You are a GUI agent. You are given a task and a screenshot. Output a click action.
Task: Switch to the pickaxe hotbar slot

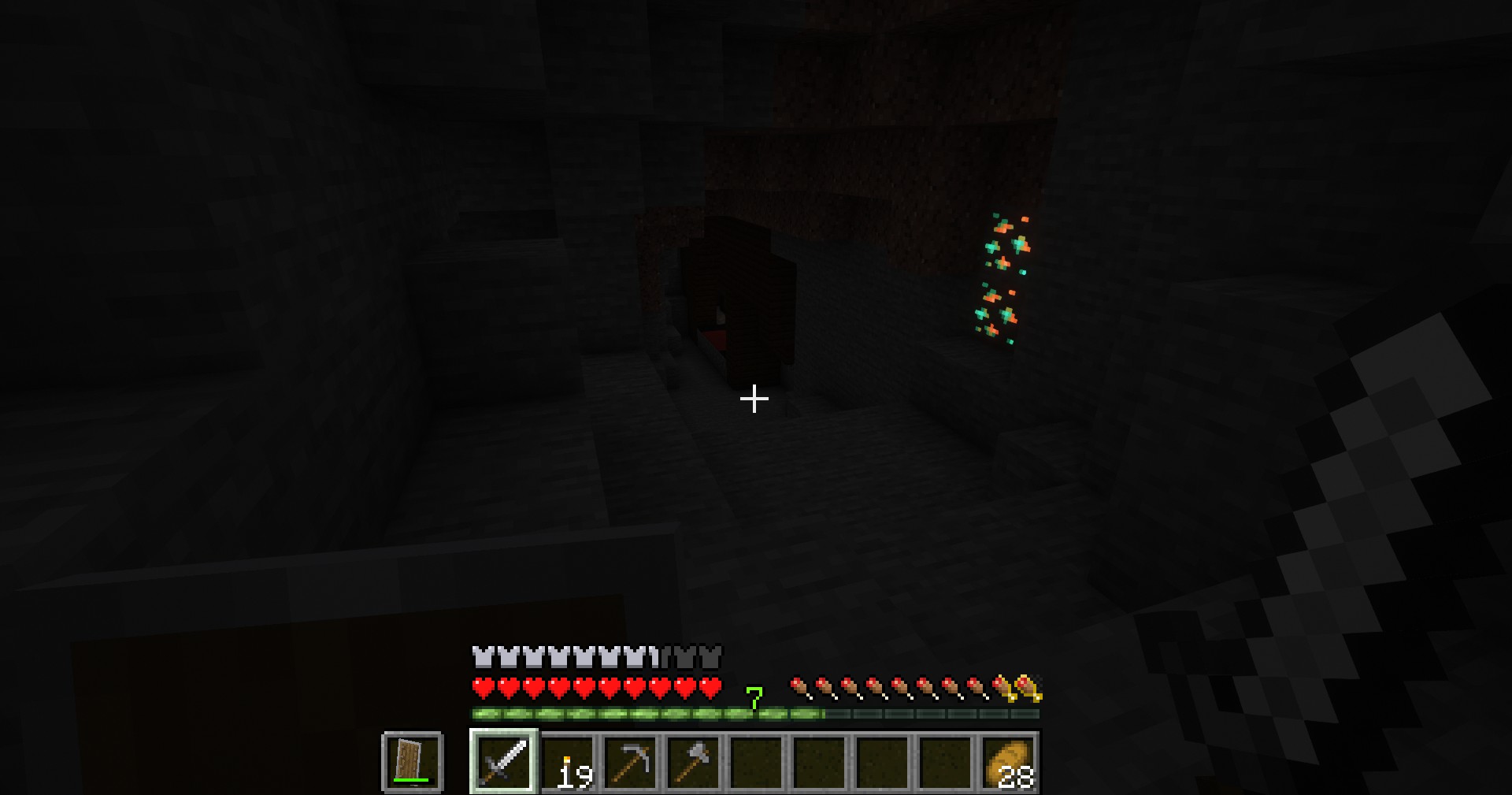click(x=631, y=761)
